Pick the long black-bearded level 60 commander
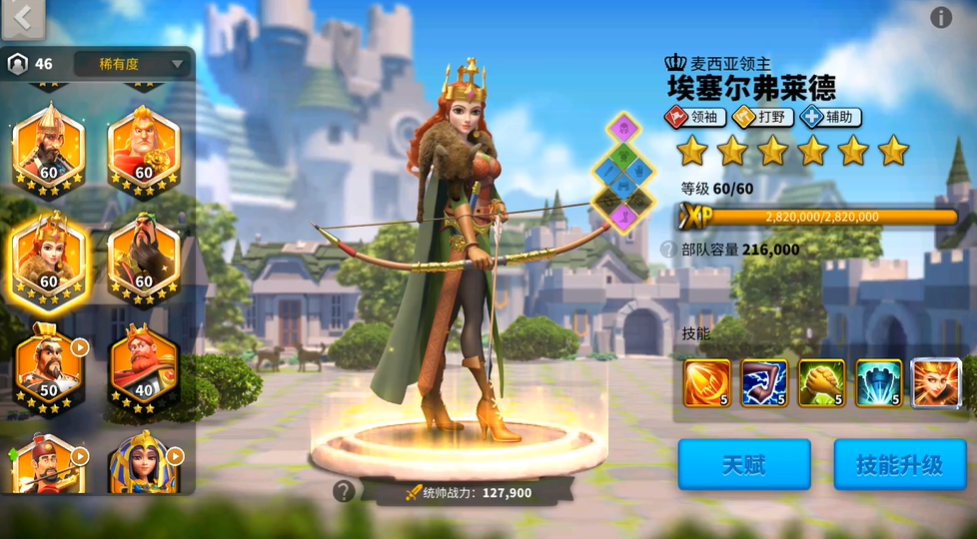This screenshot has height=539, width=977. (143, 258)
